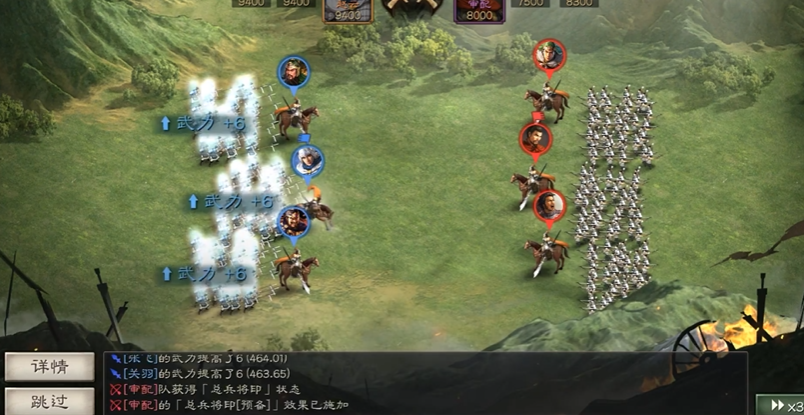804x415 pixels.
Task: Select the bottom red enemy general portrait
Action: (x=549, y=206)
